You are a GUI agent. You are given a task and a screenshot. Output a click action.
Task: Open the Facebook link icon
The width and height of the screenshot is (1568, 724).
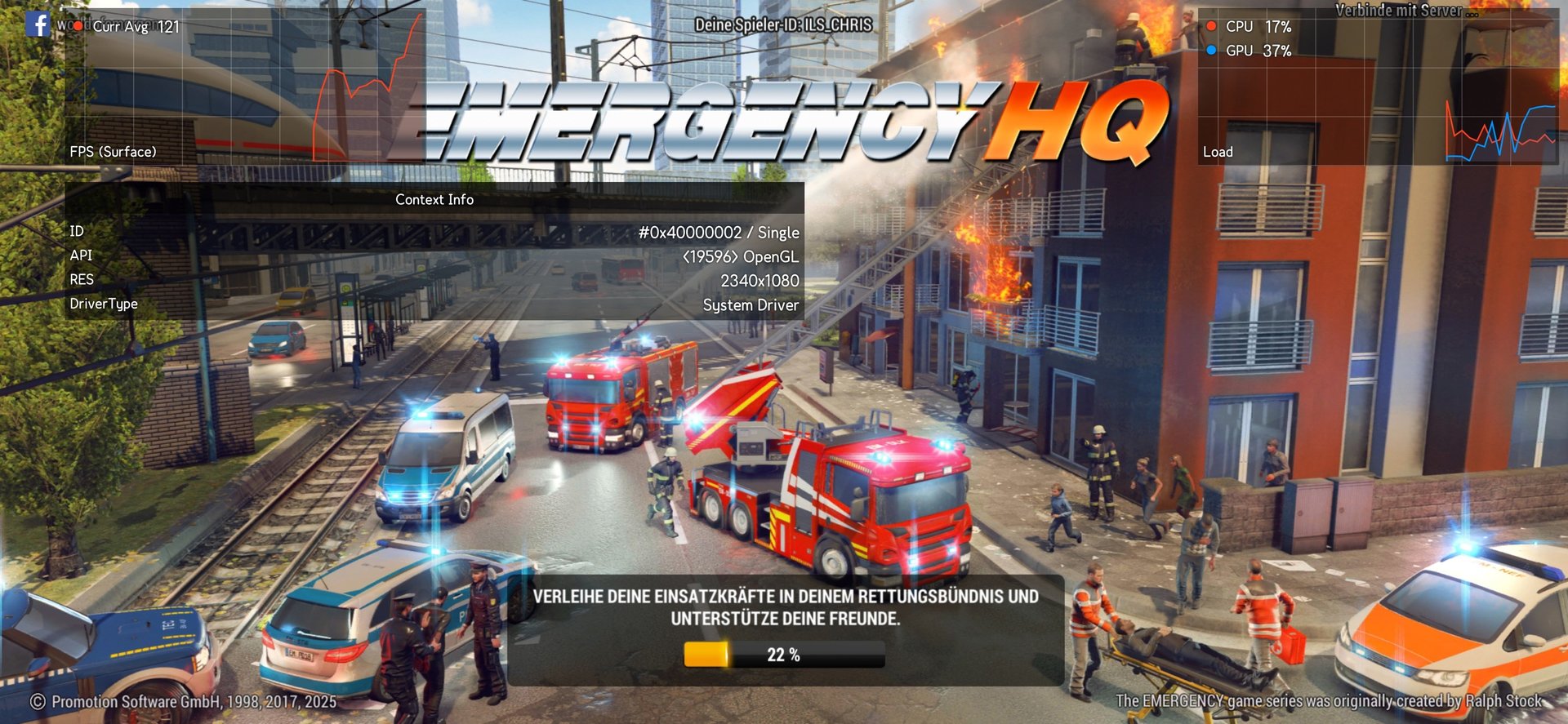point(38,24)
